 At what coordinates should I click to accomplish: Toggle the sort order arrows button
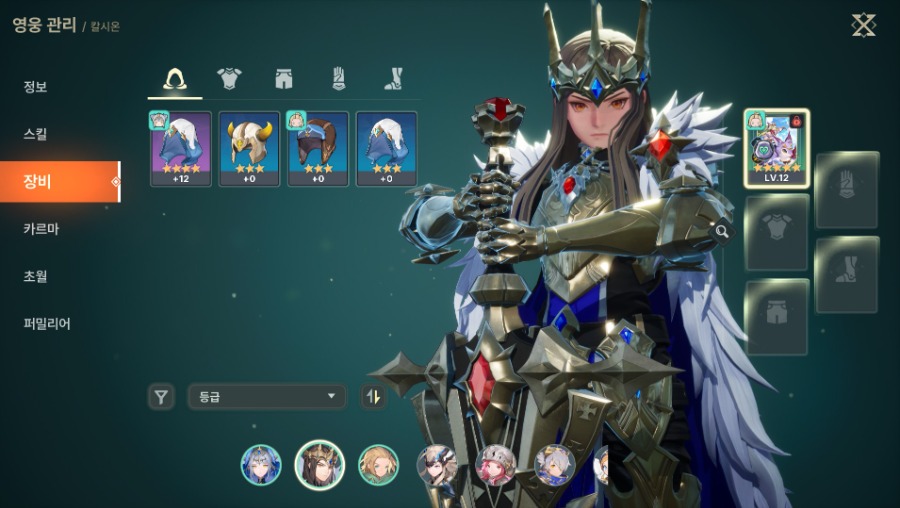point(373,397)
